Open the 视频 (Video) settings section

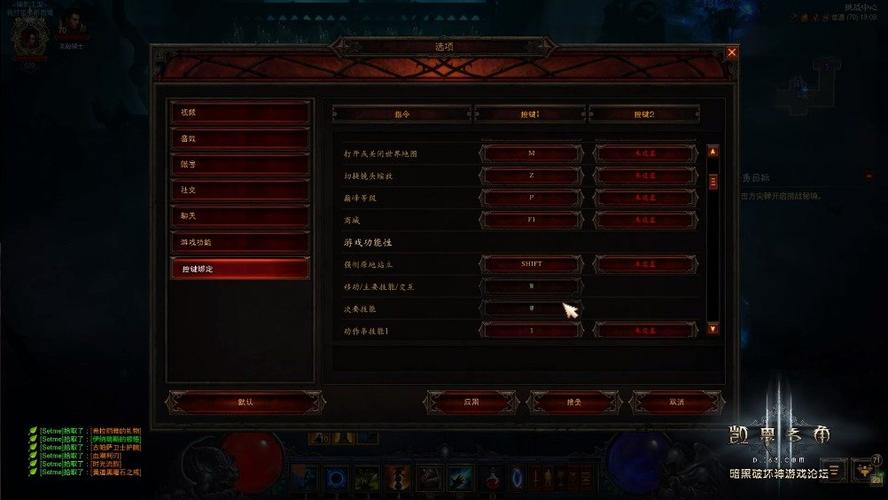pyautogui.click(x=239, y=113)
